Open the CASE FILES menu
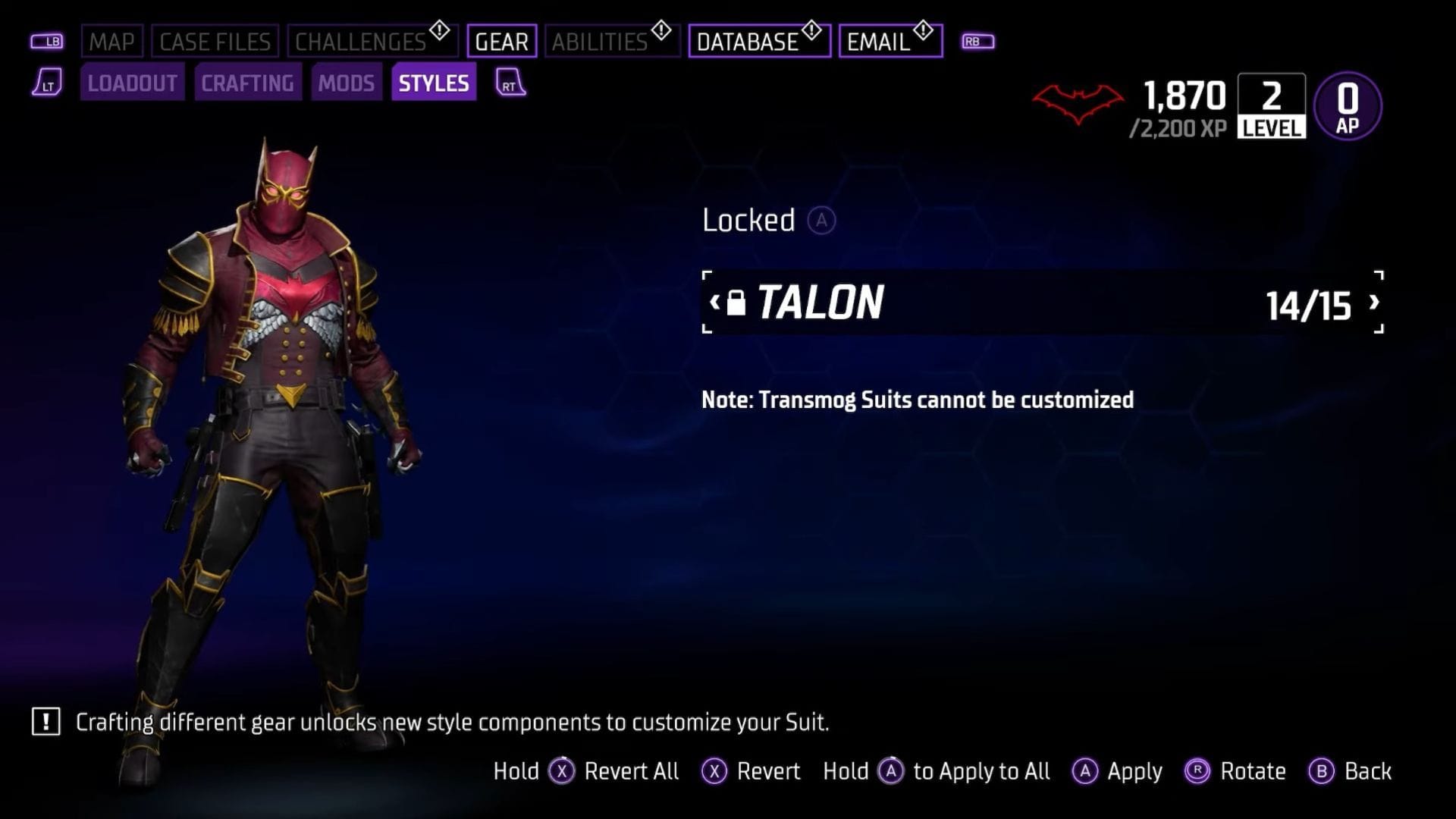The image size is (1456, 819). coord(215,40)
